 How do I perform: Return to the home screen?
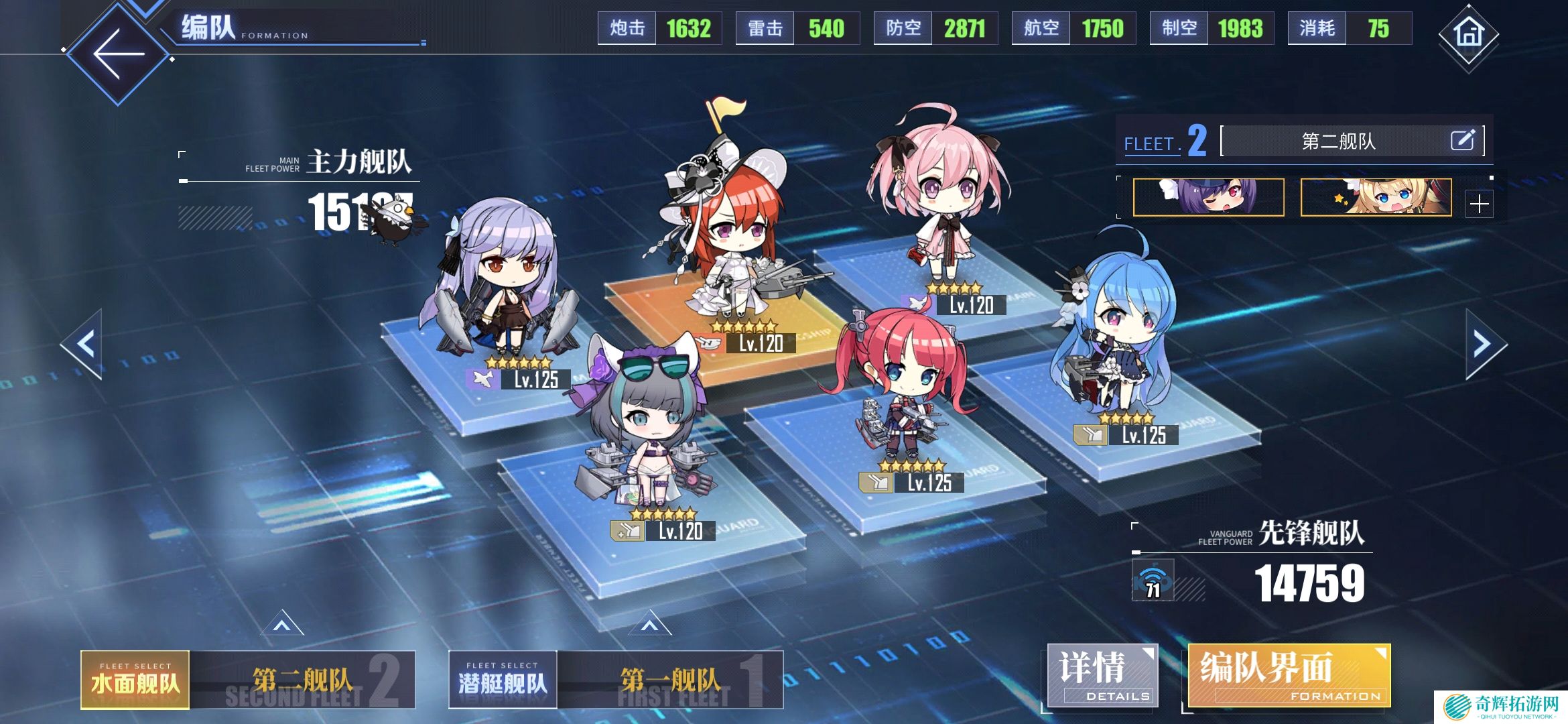click(1467, 34)
